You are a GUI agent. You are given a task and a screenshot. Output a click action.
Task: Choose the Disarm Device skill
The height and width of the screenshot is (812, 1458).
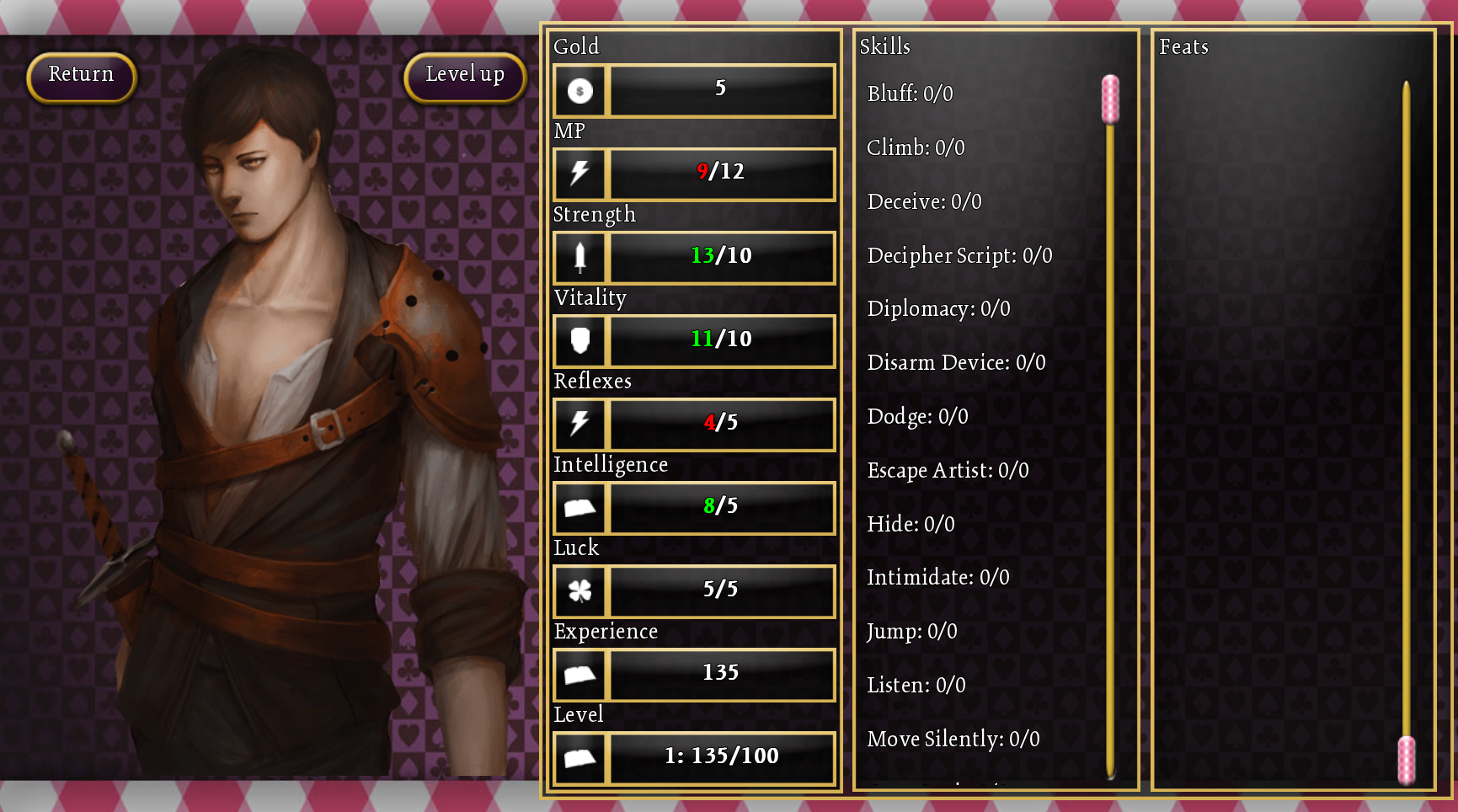(x=956, y=363)
